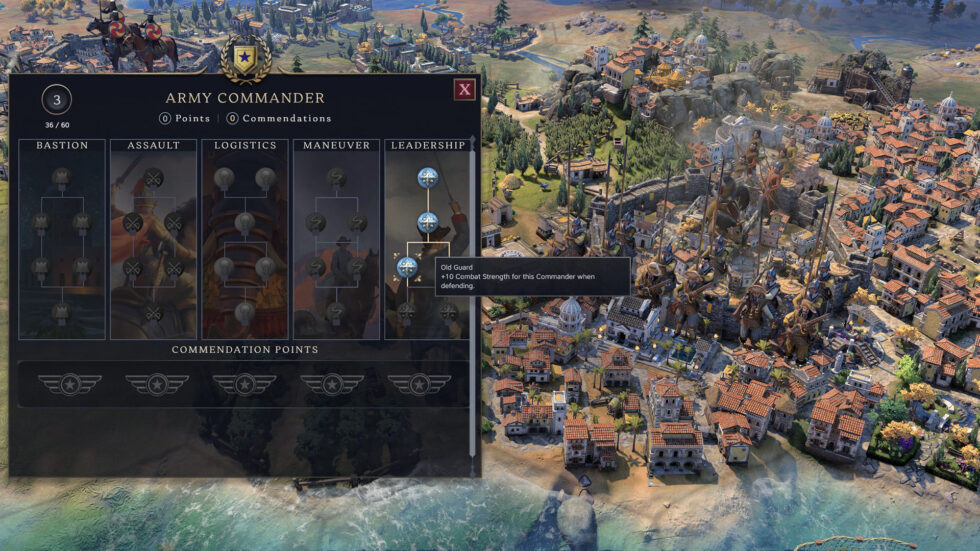Choose the Old Guard promotion node
This screenshot has height=551, width=980.
tap(407, 267)
